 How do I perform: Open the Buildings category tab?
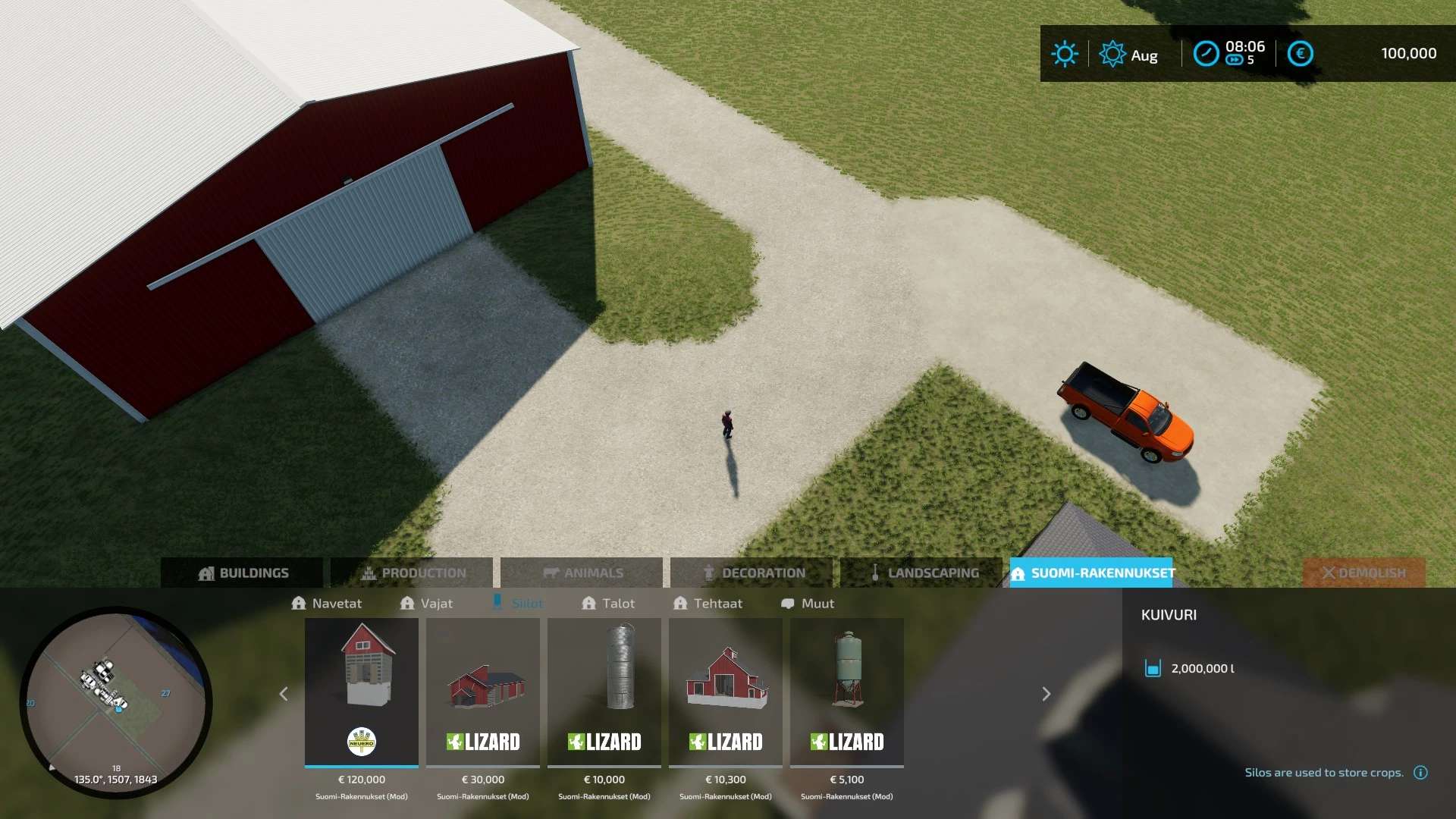pos(243,573)
